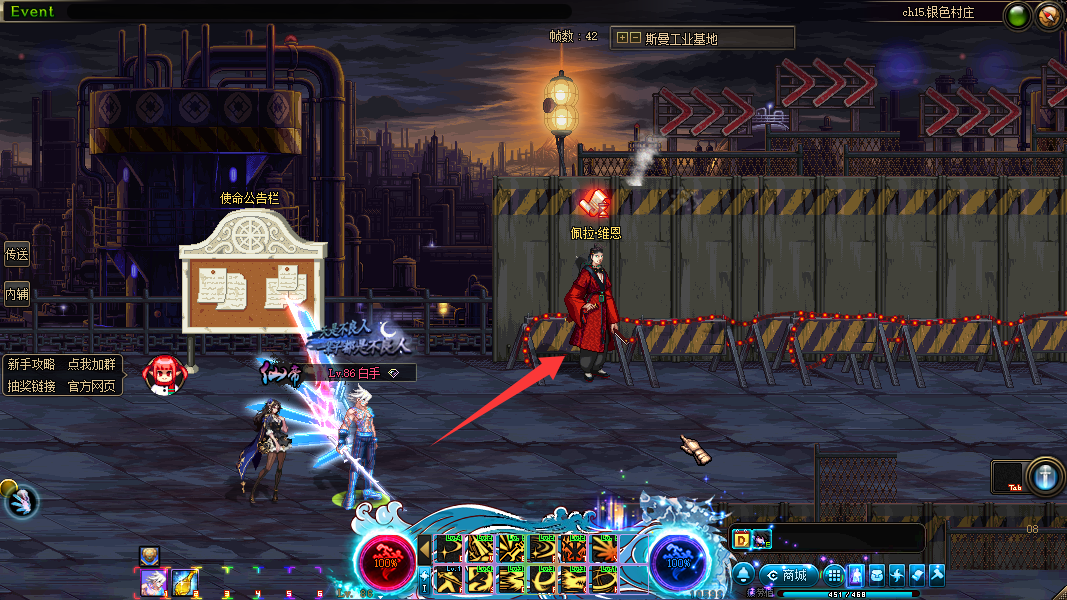Click the bell notification button
Image resolution: width=1067 pixels, height=600 pixels.
(744, 575)
